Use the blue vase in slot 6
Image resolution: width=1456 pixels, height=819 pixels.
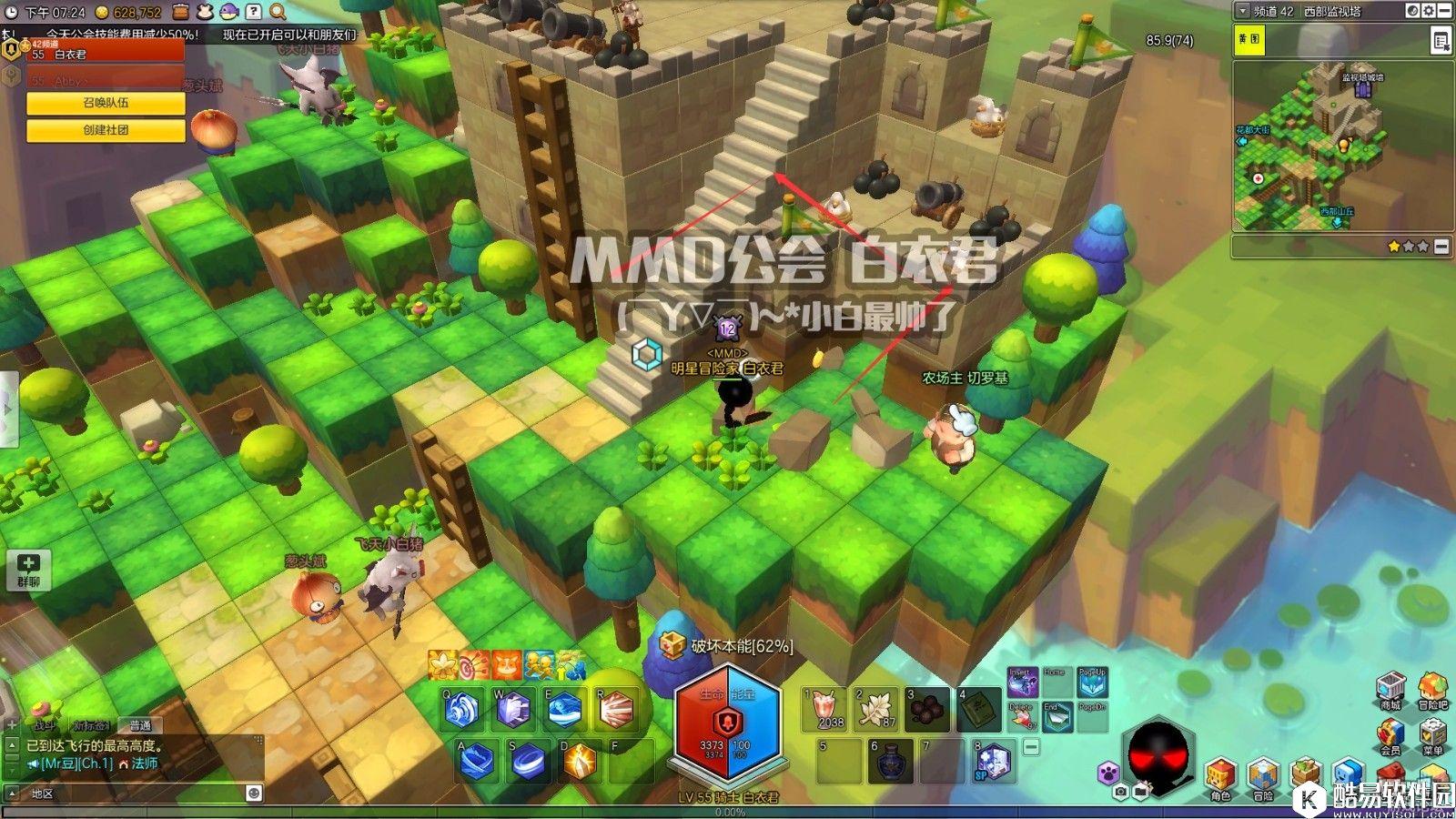tap(890, 761)
